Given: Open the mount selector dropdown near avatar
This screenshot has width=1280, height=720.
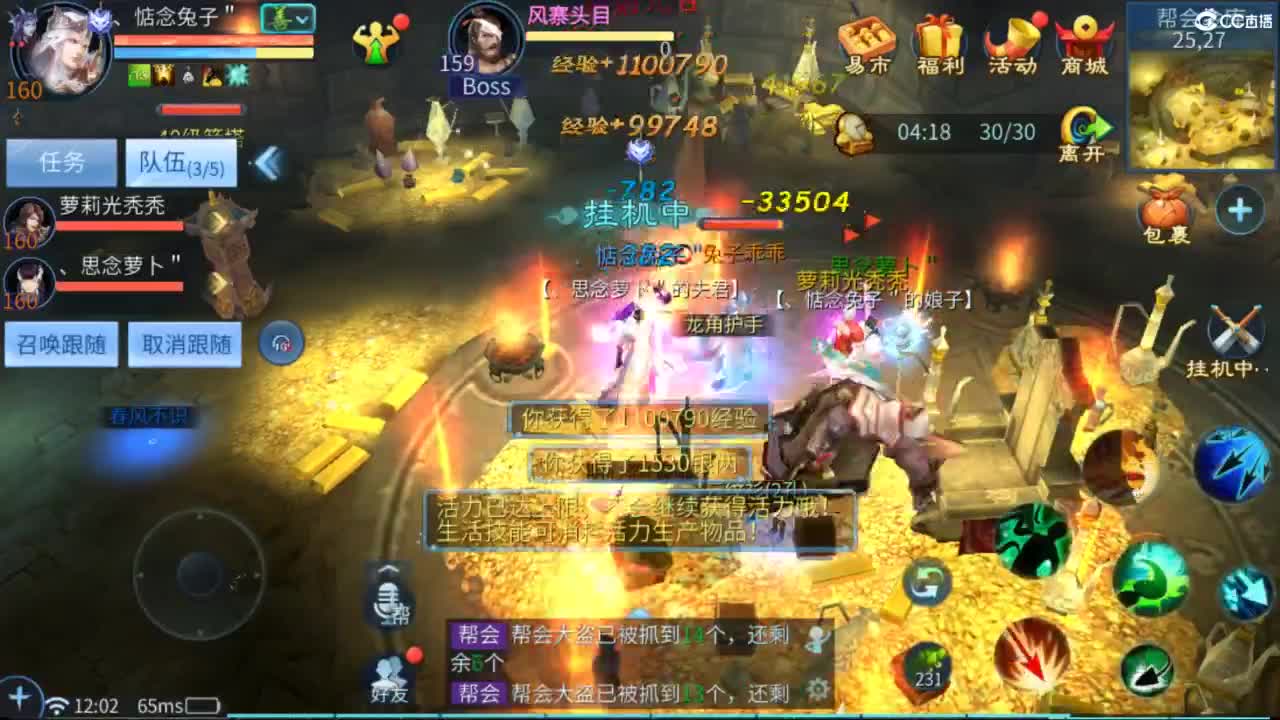Looking at the screenshot, I should [289, 17].
